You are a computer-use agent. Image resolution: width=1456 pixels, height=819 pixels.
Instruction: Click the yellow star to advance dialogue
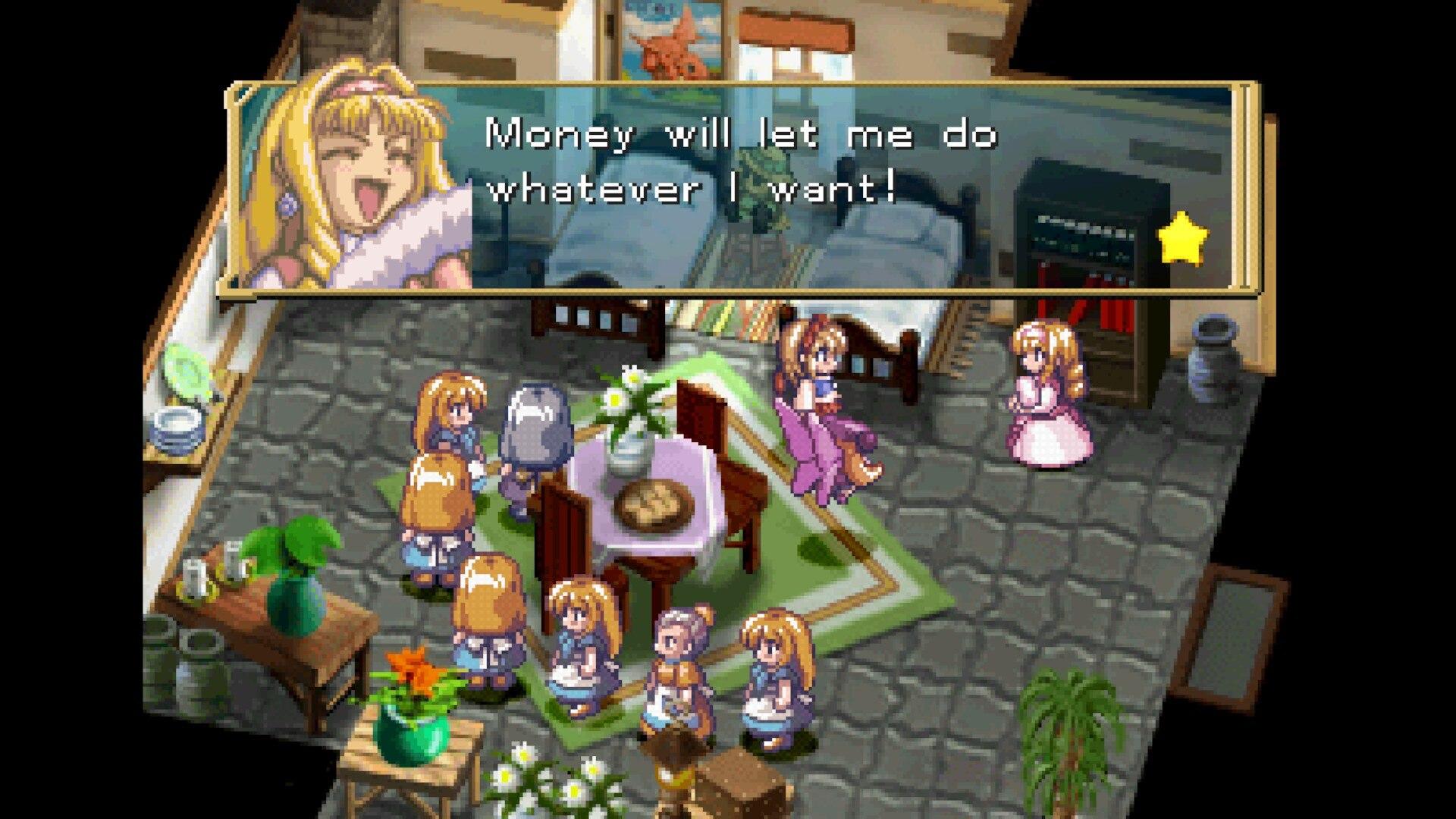(1182, 238)
